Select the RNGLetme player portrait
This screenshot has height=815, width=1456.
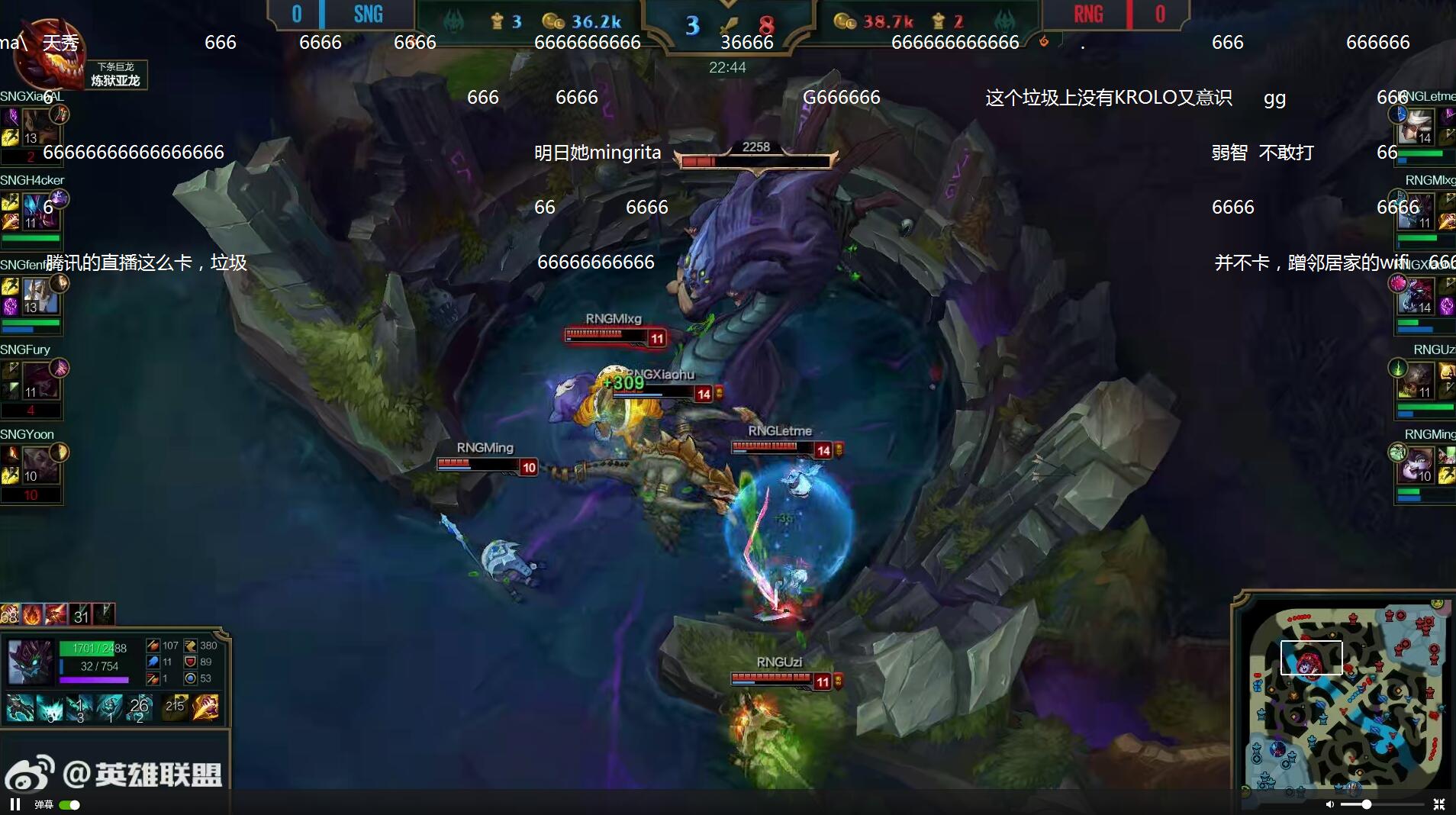[1419, 126]
